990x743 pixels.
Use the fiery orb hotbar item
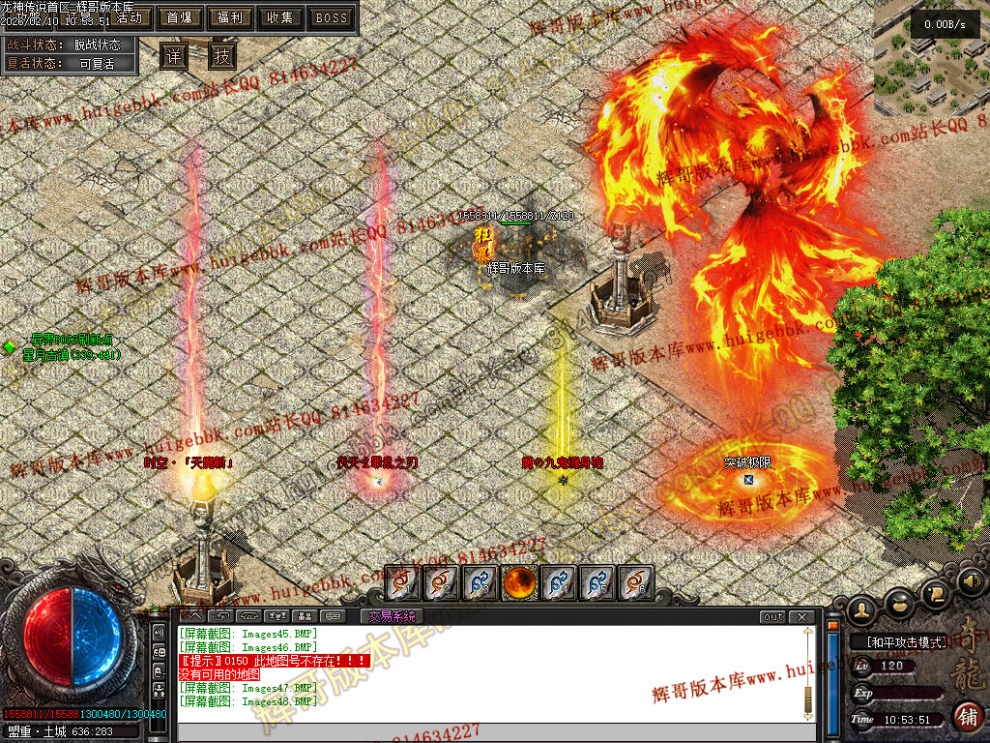519,582
